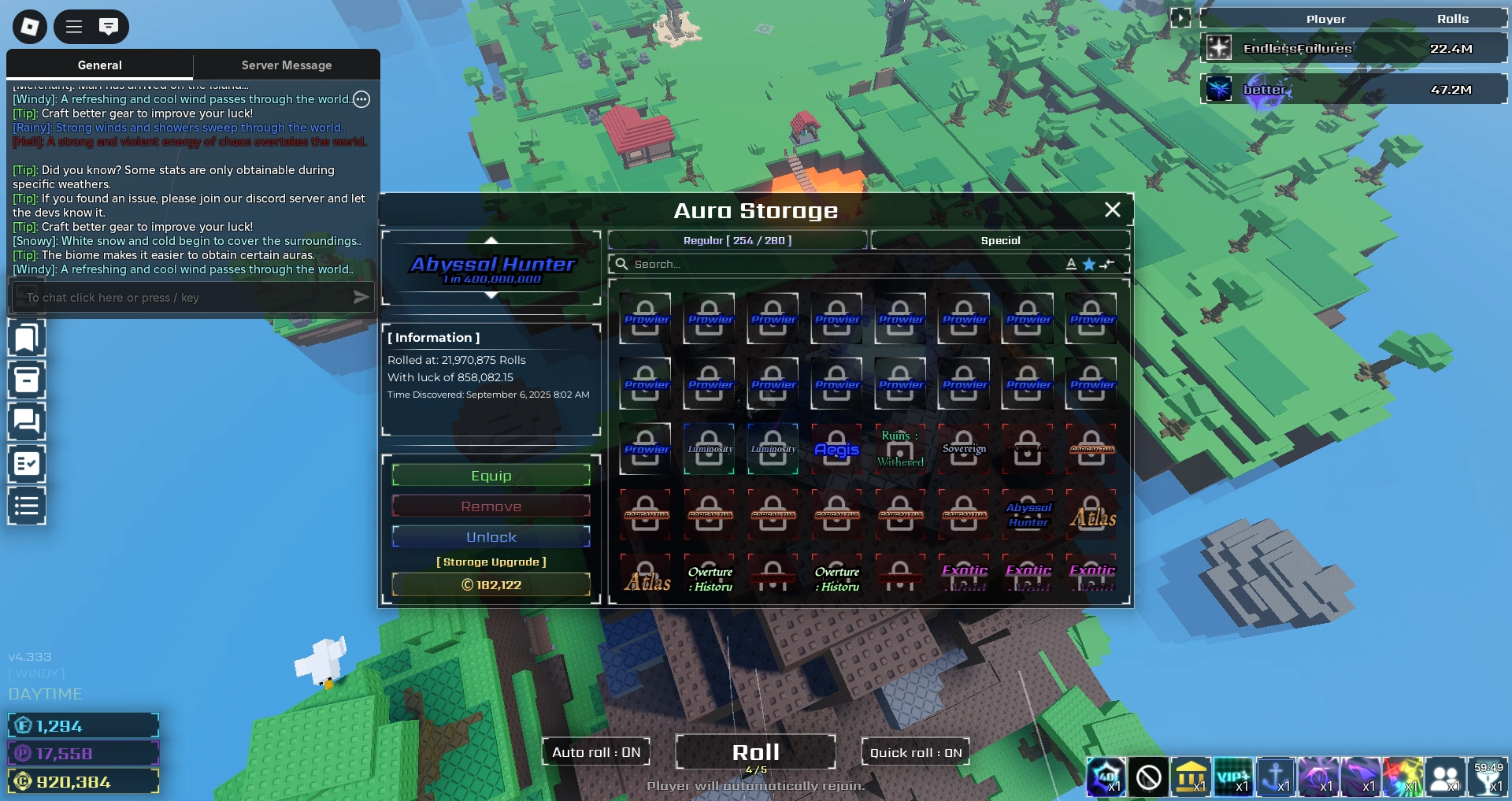This screenshot has height=801, width=1512.
Task: Open the hamburger menu at top left
Action: 72,26
